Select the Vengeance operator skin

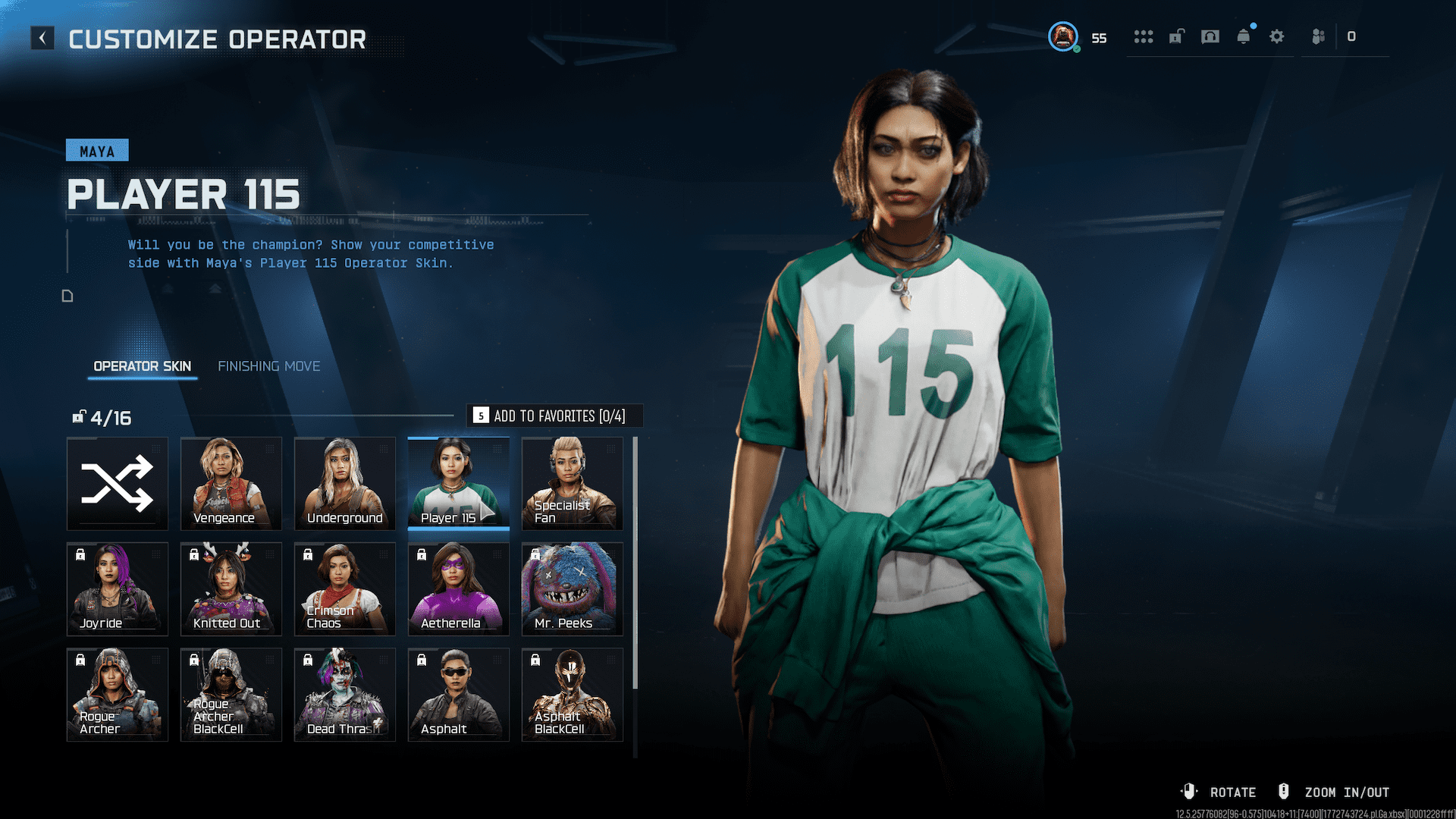coord(231,483)
